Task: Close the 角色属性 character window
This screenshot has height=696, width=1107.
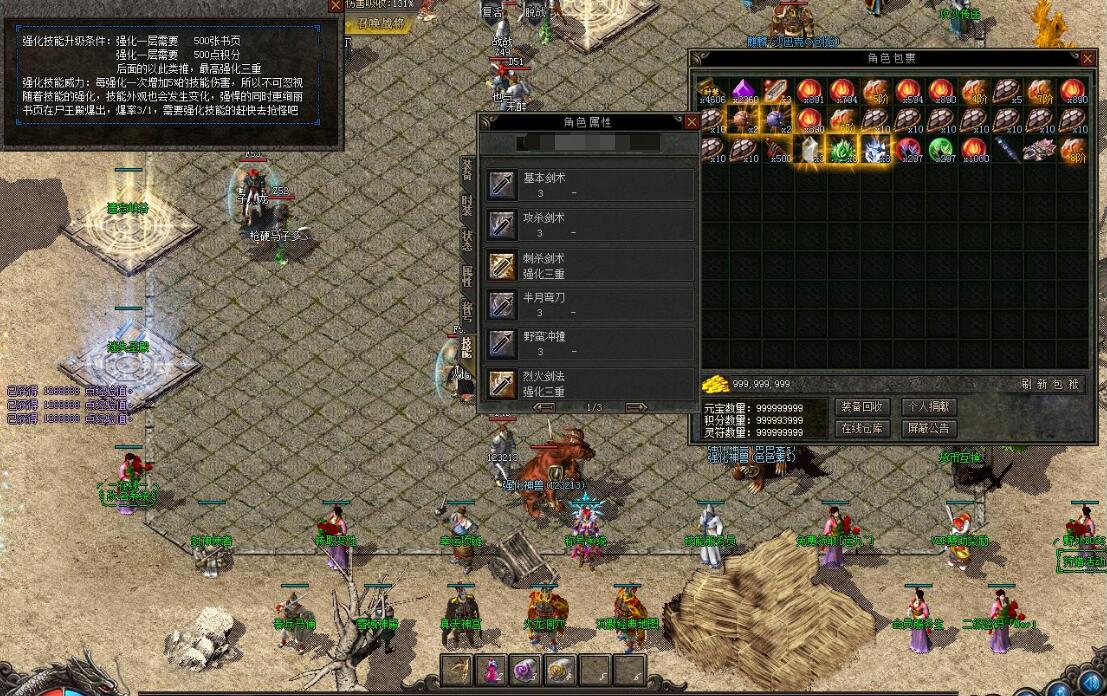Action: click(x=691, y=122)
